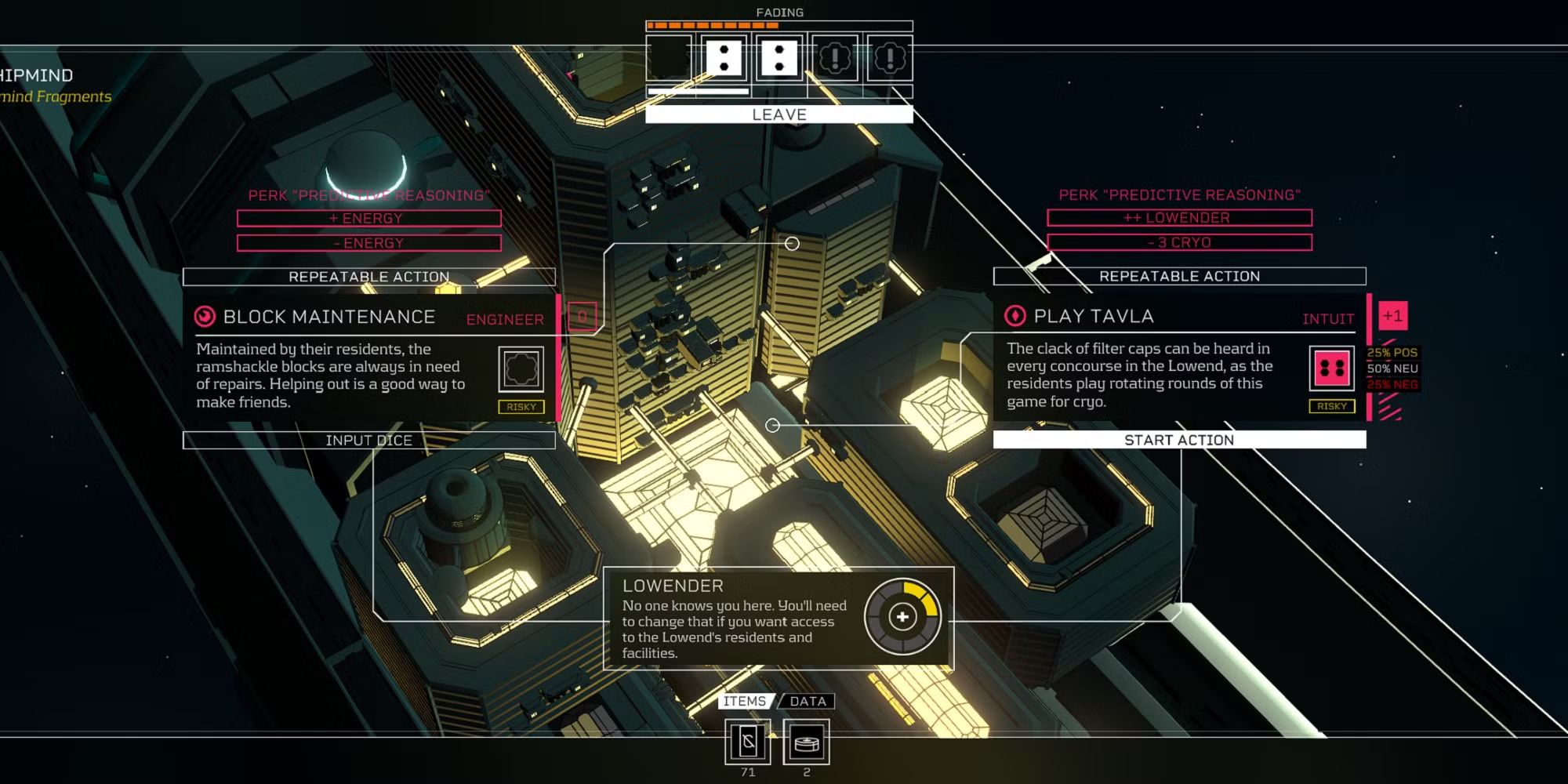
Task: Choose the Block Maintenance action title
Action: pos(328,317)
